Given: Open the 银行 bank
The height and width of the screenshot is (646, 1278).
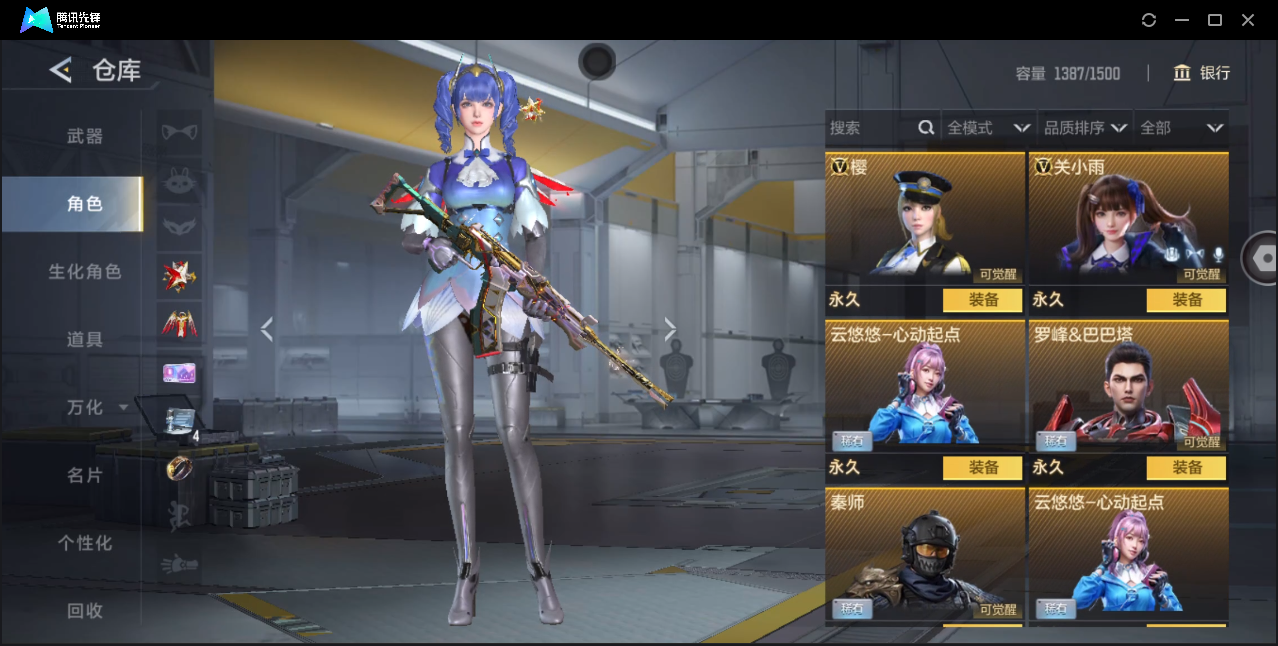Looking at the screenshot, I should pyautogui.click(x=1202, y=73).
